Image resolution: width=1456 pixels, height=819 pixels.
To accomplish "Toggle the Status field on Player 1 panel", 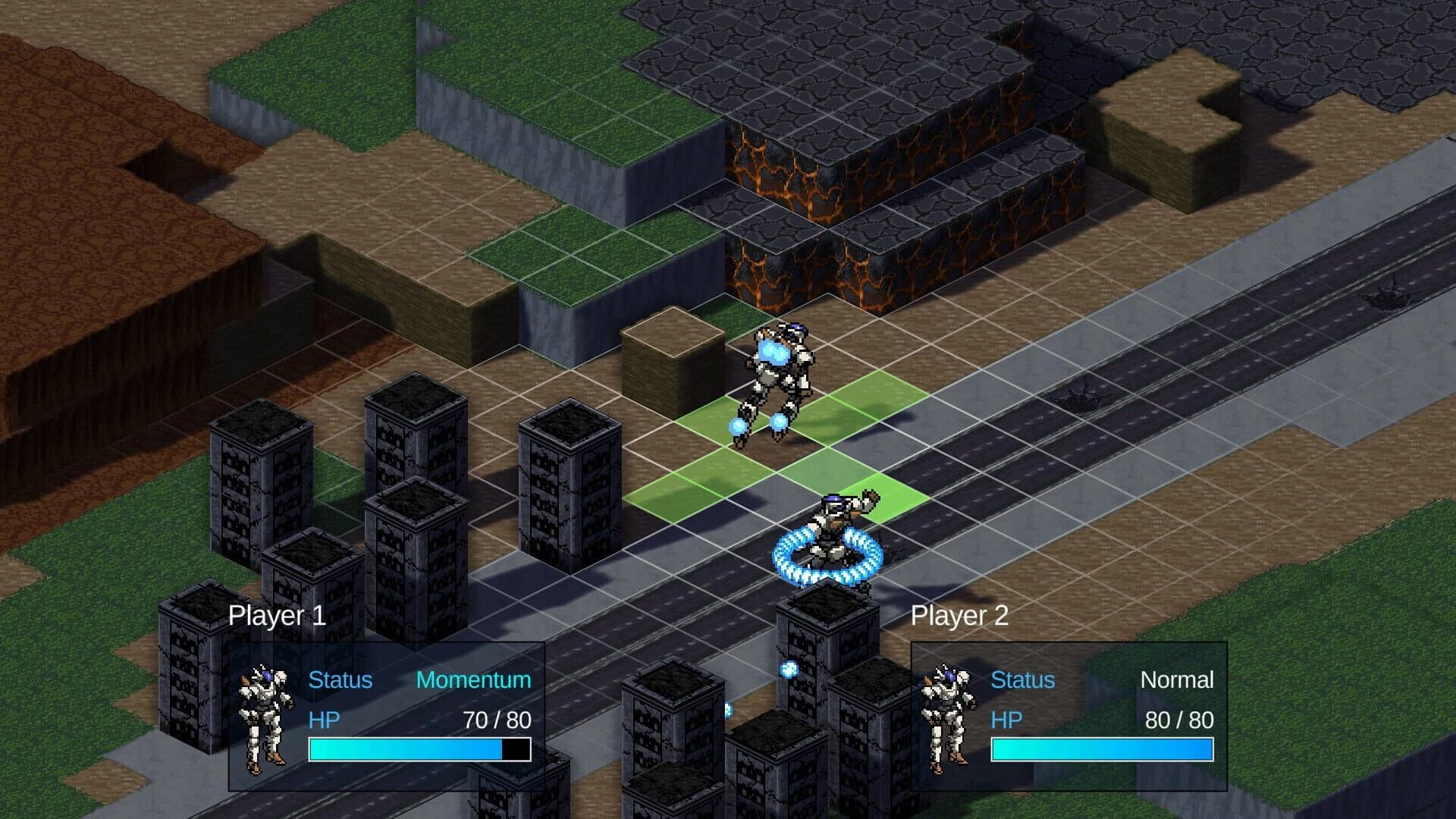I will pyautogui.click(x=340, y=680).
